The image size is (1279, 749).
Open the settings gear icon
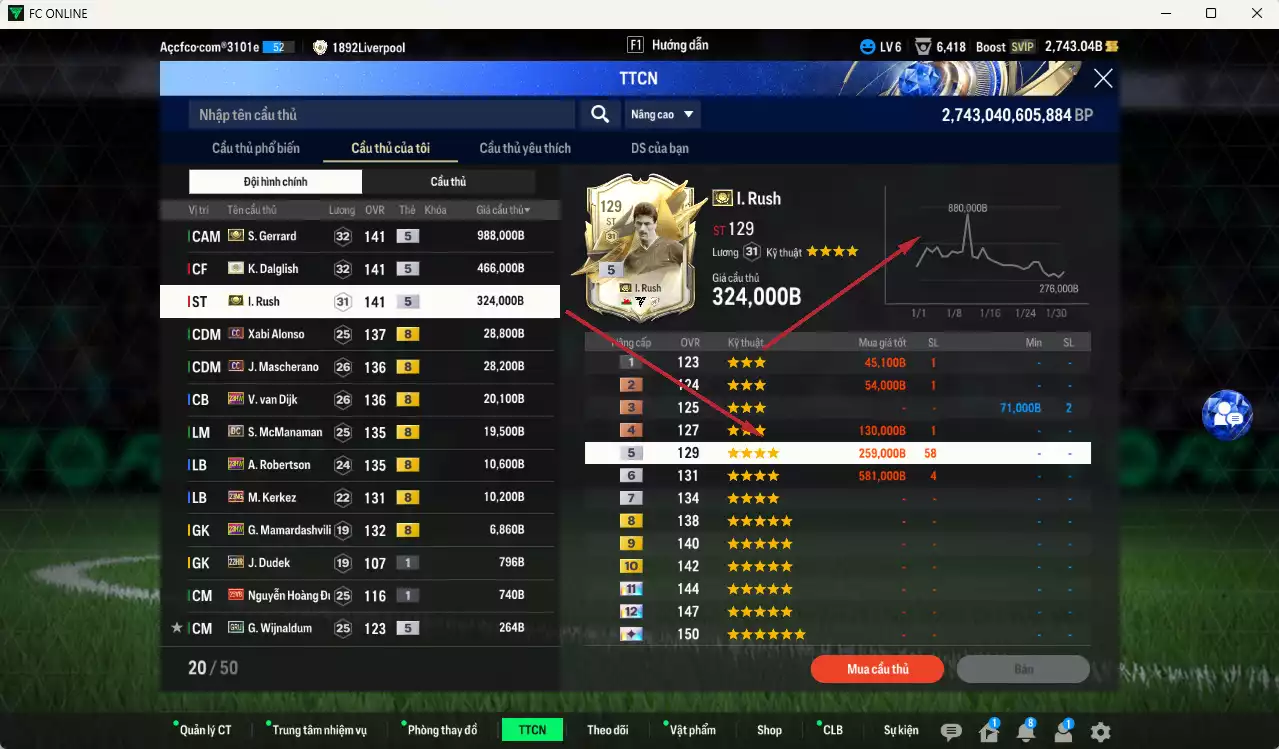1100,731
